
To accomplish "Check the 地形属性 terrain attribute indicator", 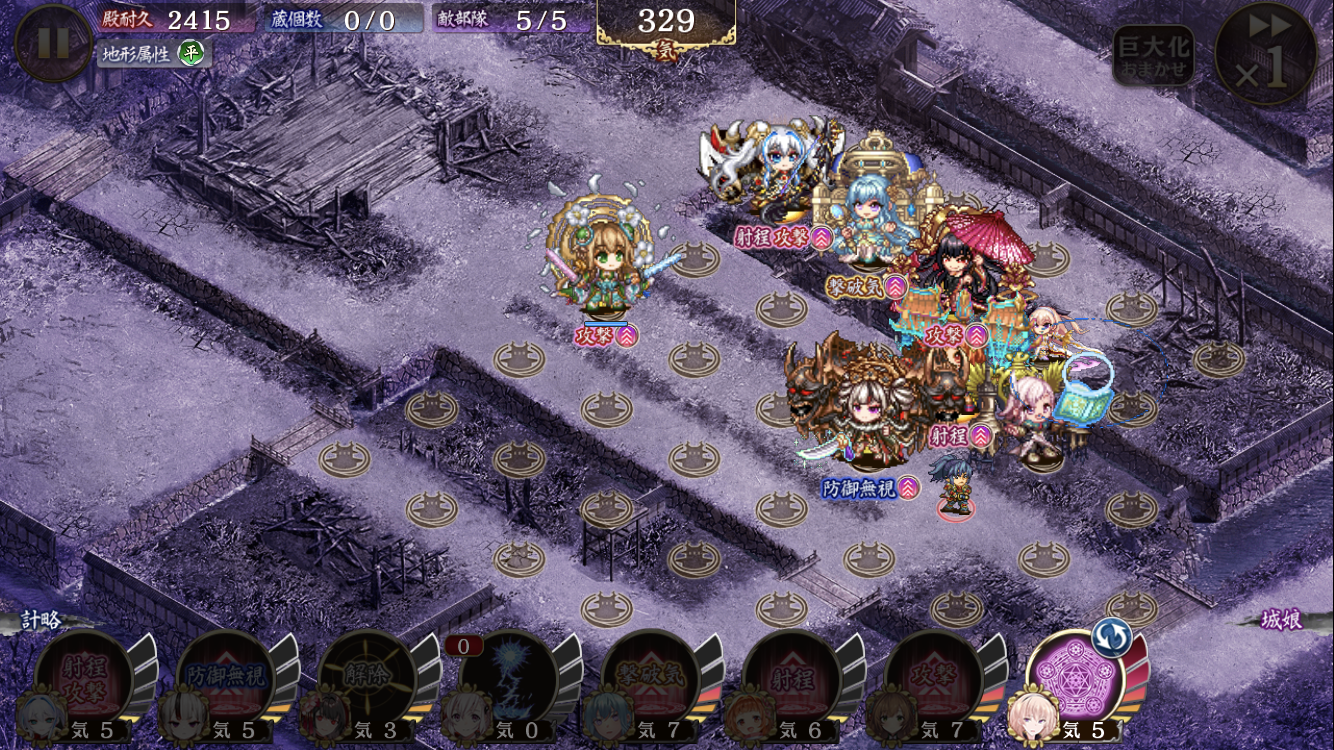I will (152, 53).
